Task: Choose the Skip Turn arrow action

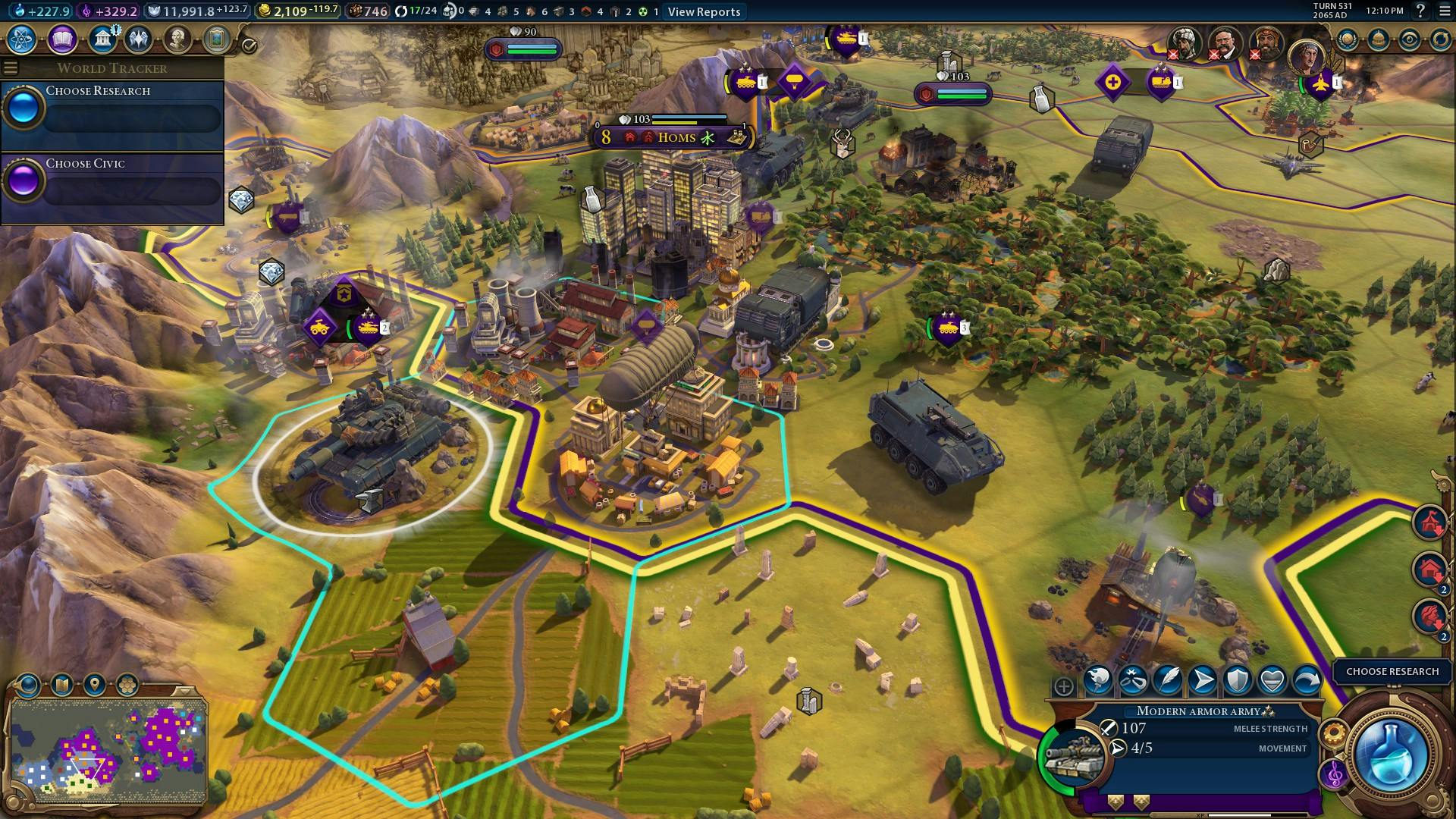Action: (x=1307, y=680)
